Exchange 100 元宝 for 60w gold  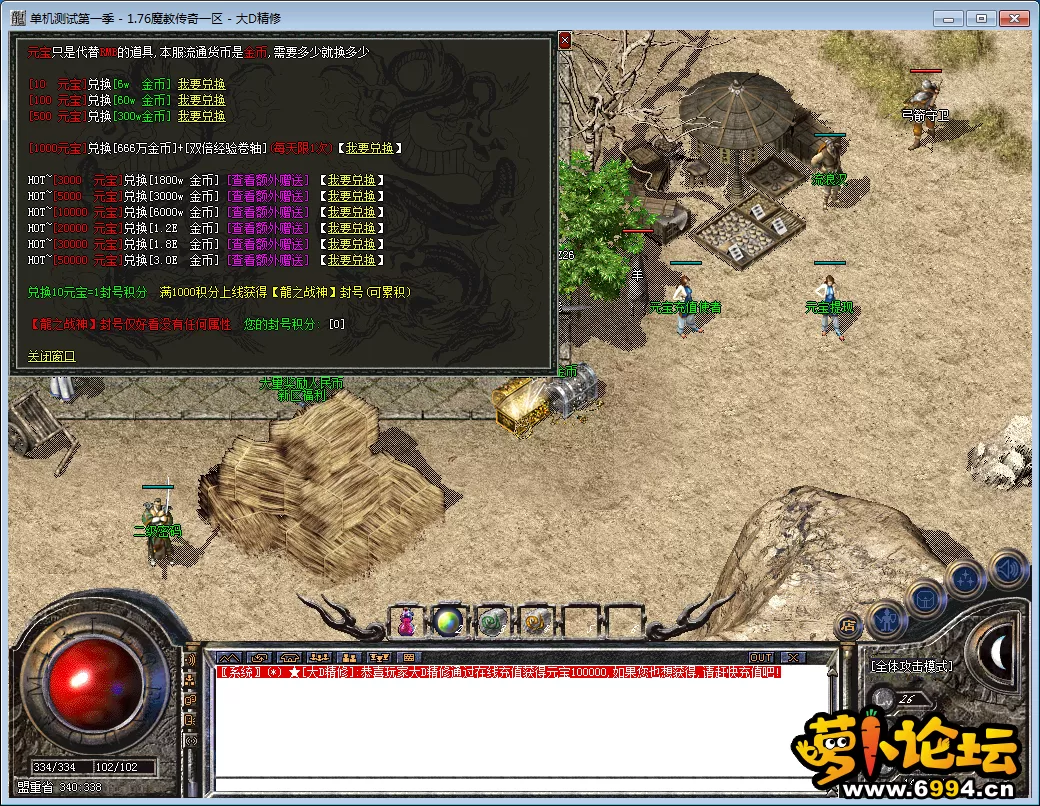pyautogui.click(x=201, y=100)
